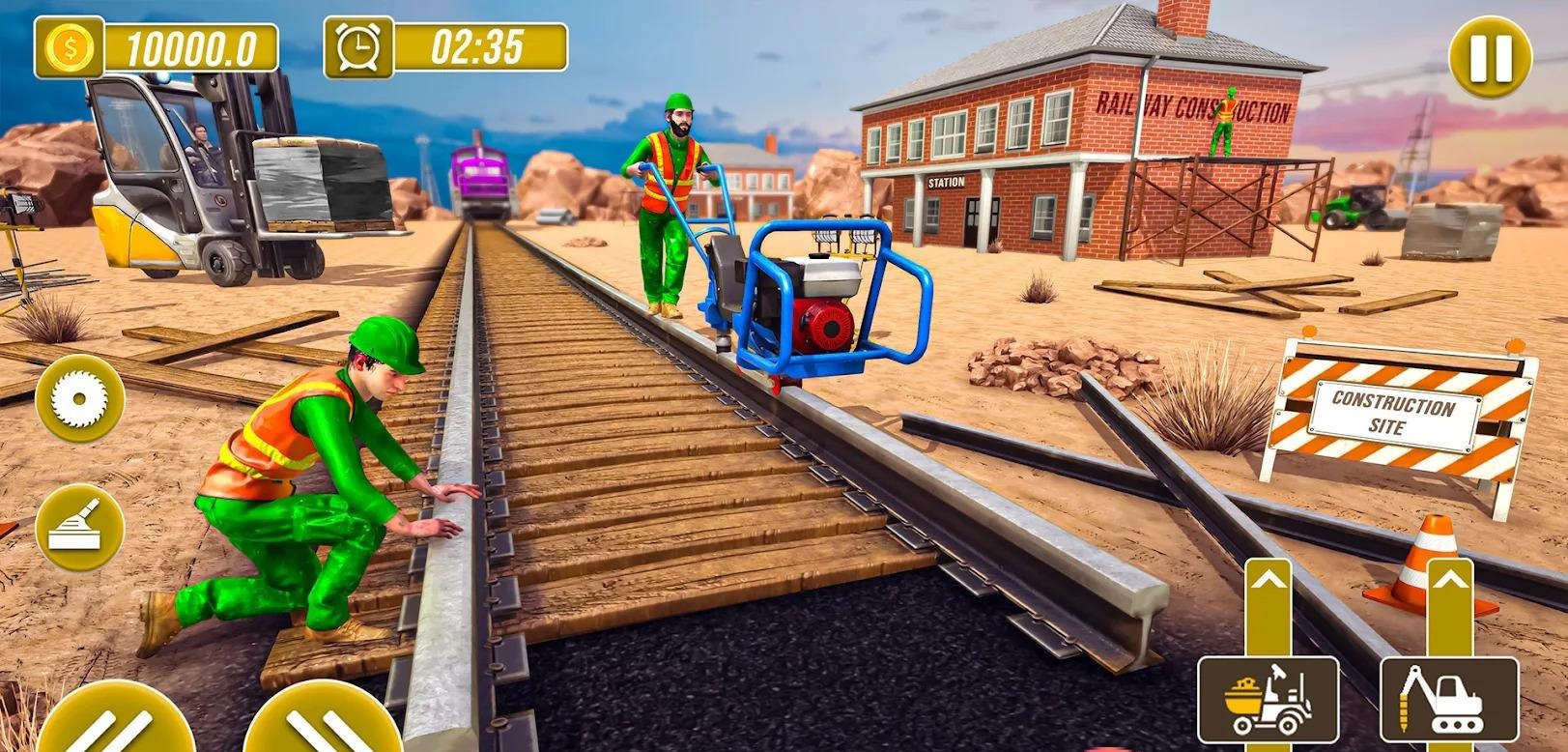Activate the circular saw blade tool

79,398
